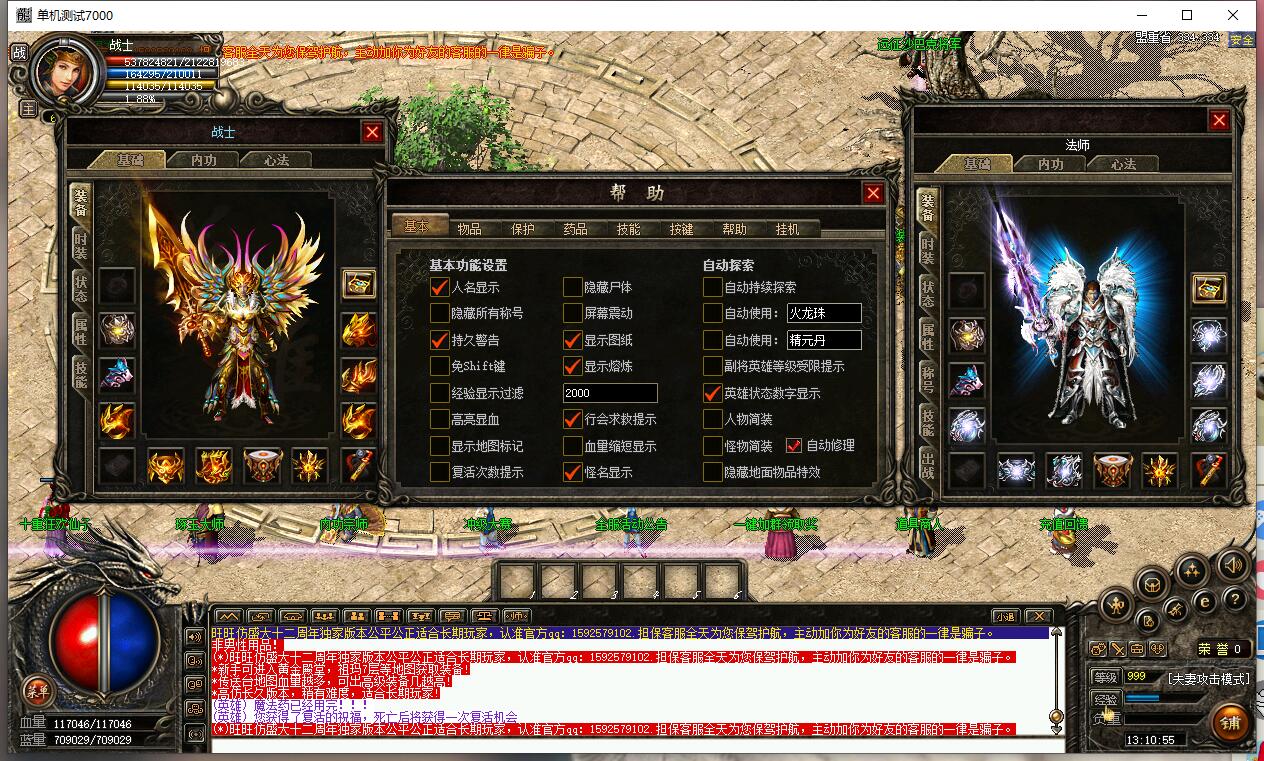Open the 内功 tab in 战士 panel

click(203, 160)
